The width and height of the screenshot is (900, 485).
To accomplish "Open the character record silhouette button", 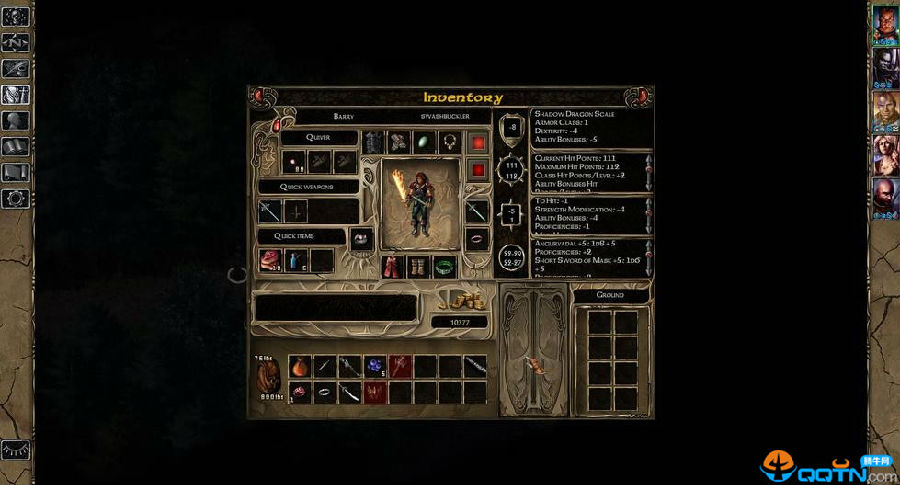I will [15, 121].
